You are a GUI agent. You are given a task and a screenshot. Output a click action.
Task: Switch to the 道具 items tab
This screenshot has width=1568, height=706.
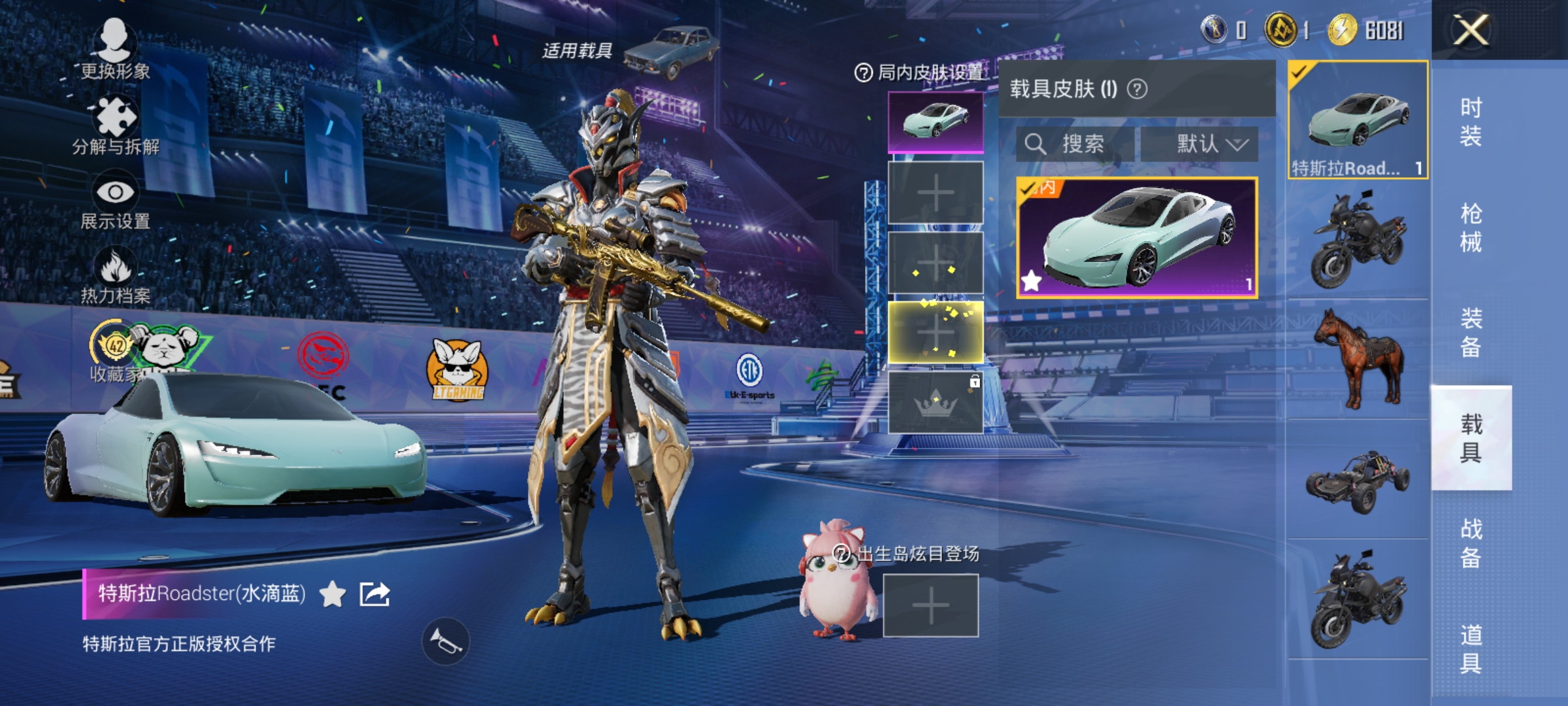(x=1471, y=648)
